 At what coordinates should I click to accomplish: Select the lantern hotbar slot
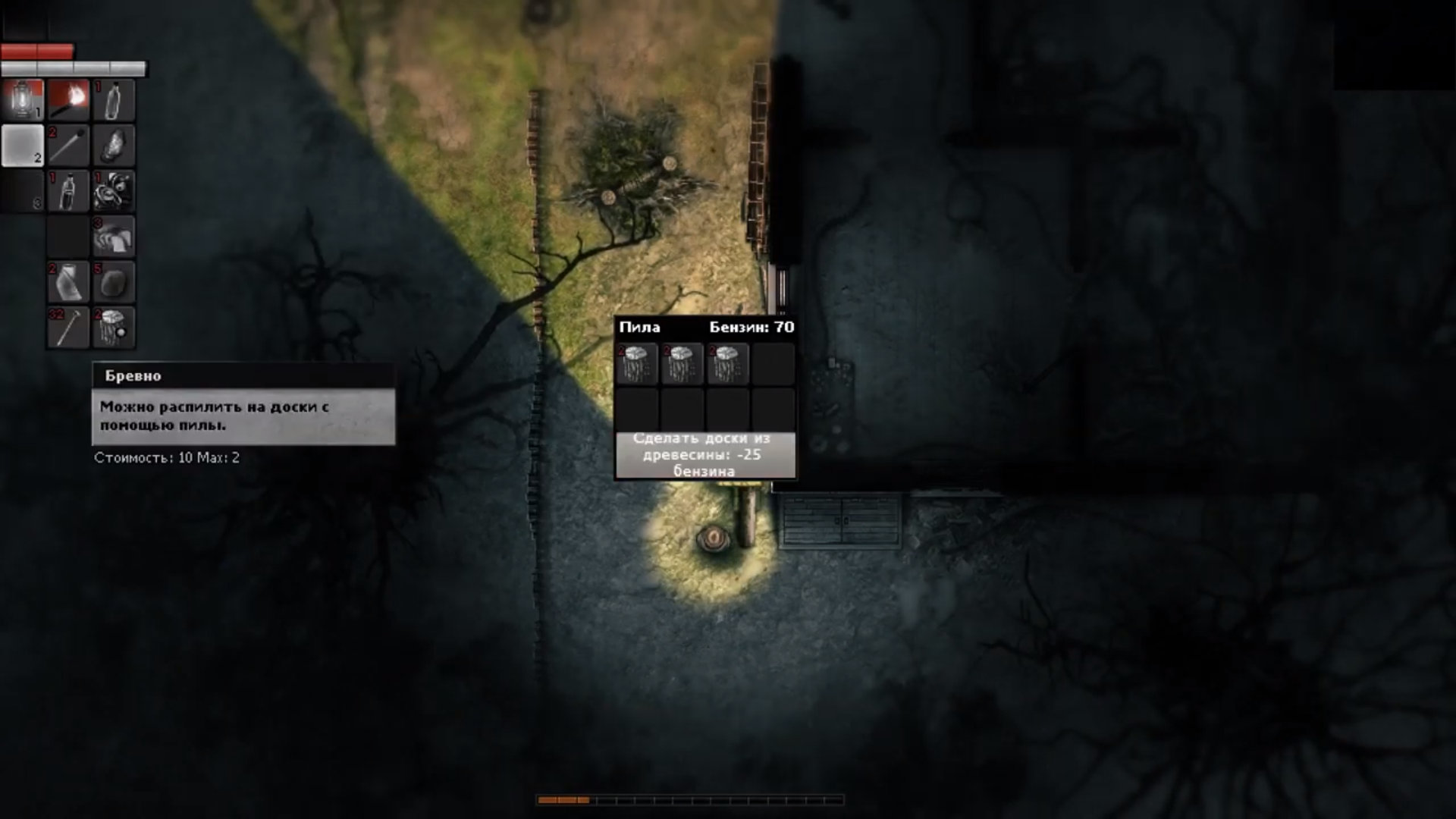coord(23,100)
